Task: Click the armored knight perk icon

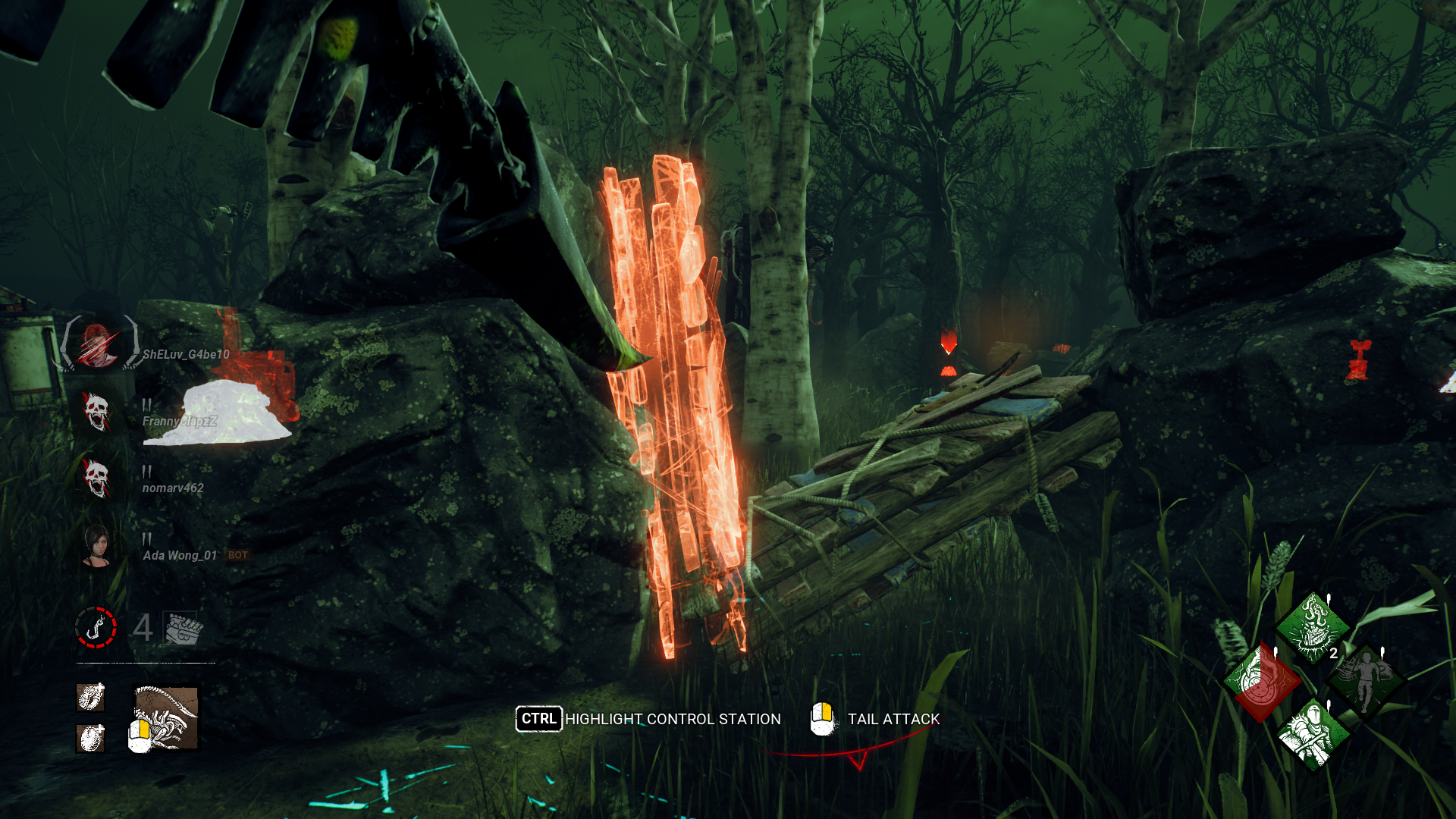Action: [x=1312, y=733]
